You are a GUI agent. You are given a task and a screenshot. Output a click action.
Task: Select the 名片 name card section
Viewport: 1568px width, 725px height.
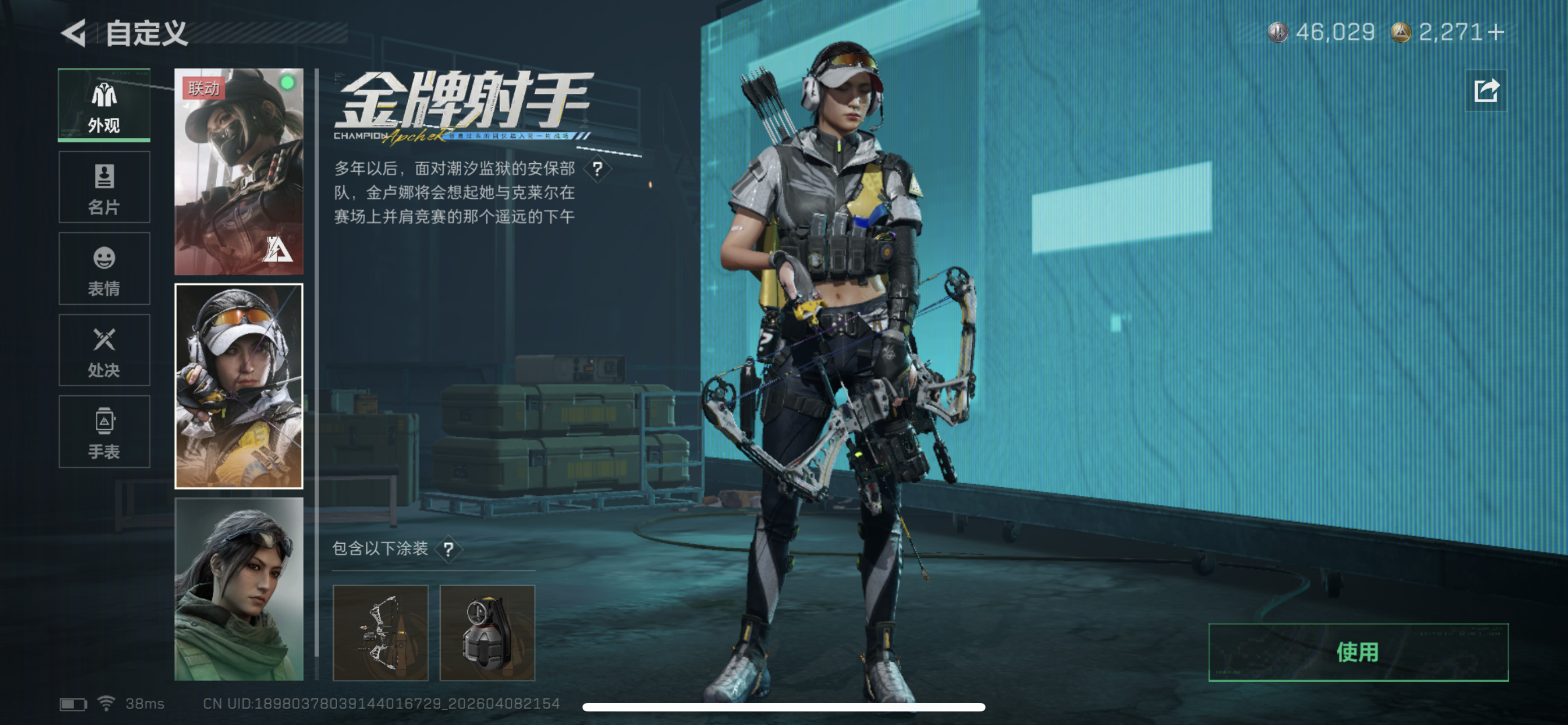[x=104, y=187]
